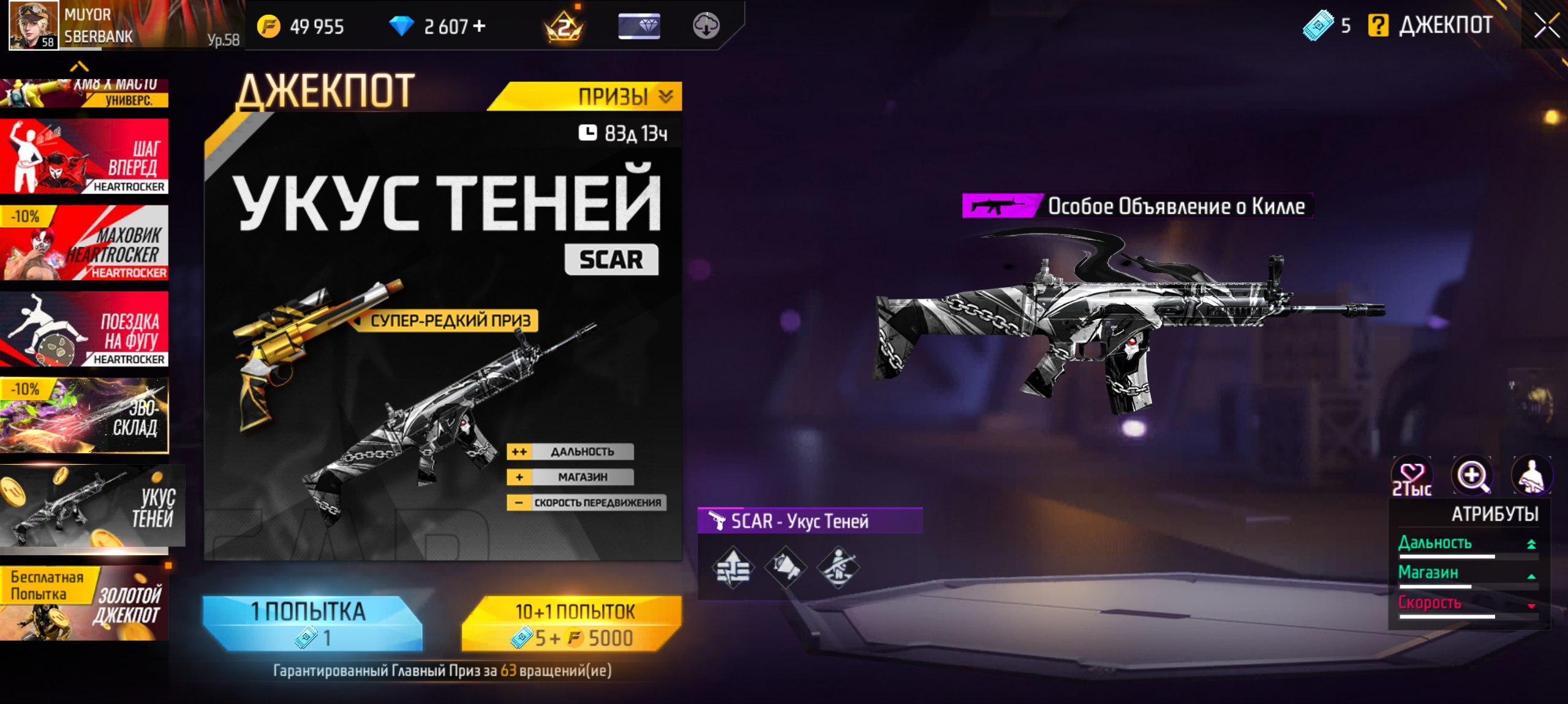Viewport: 1568px width, 704px height.
Task: Preview the skin on character icon
Action: [1532, 475]
